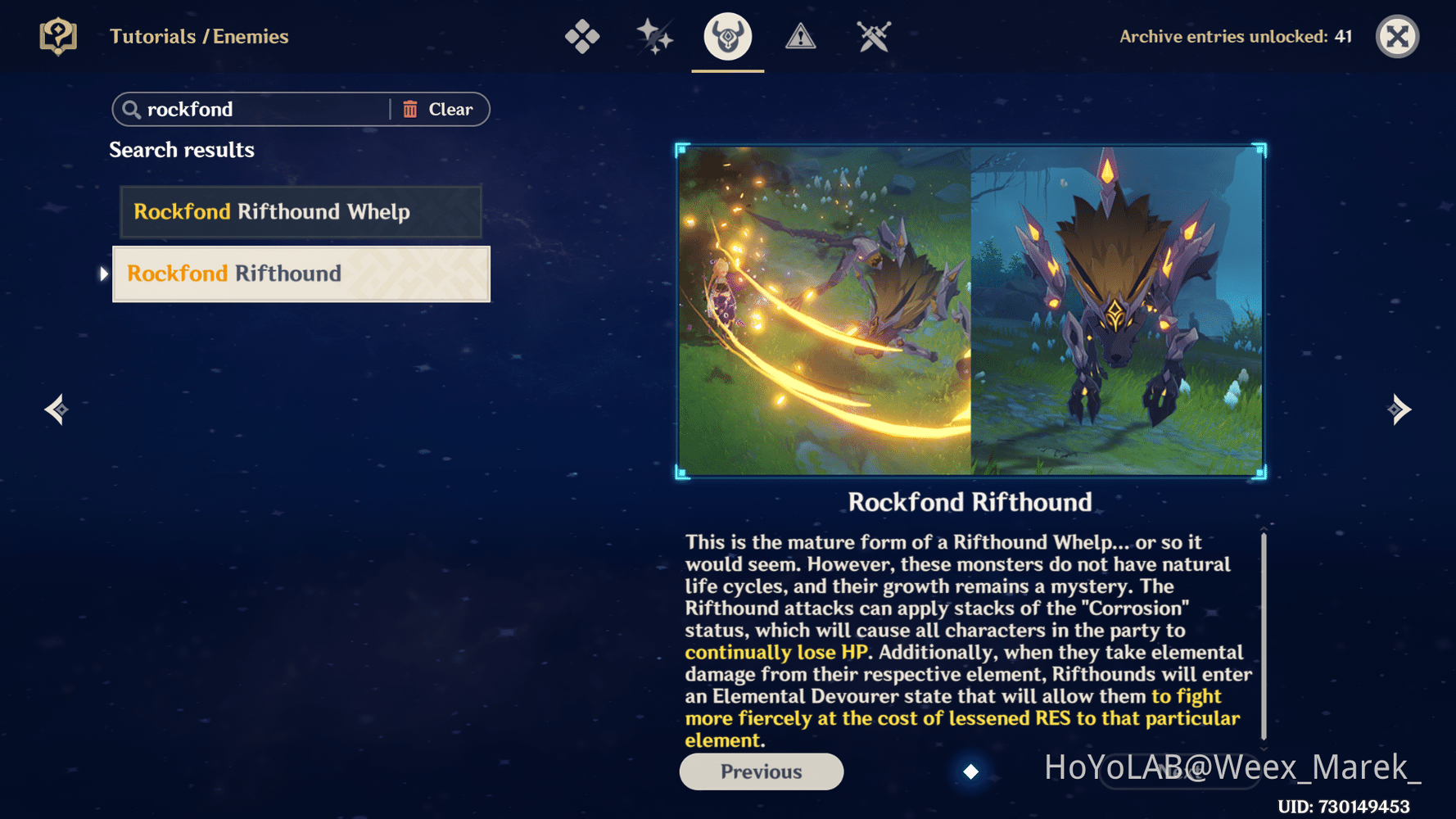The height and width of the screenshot is (819, 1456).
Task: Select the sparkles category icon in top bar
Action: (655, 36)
